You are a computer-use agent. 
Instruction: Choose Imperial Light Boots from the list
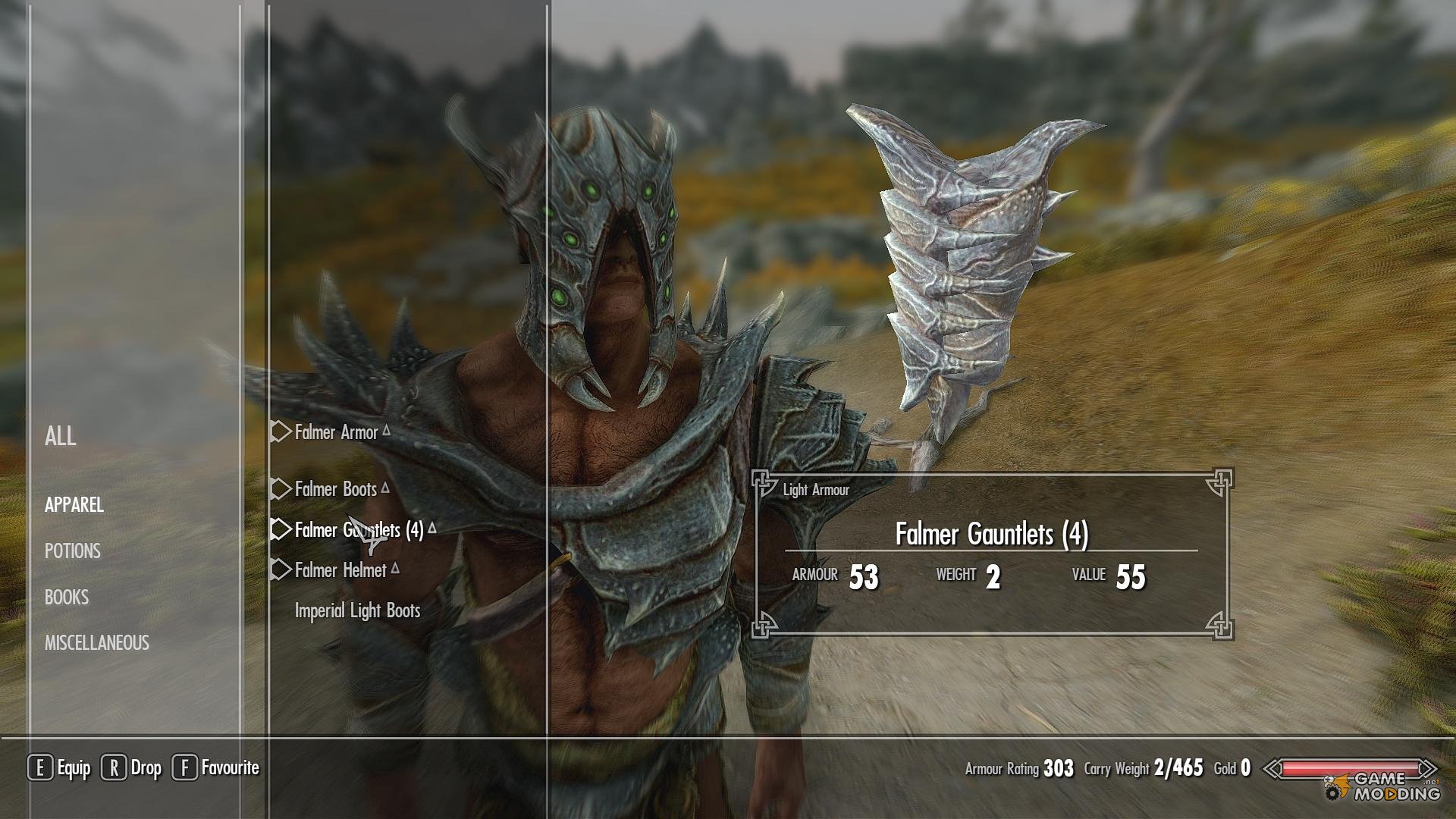[357, 610]
